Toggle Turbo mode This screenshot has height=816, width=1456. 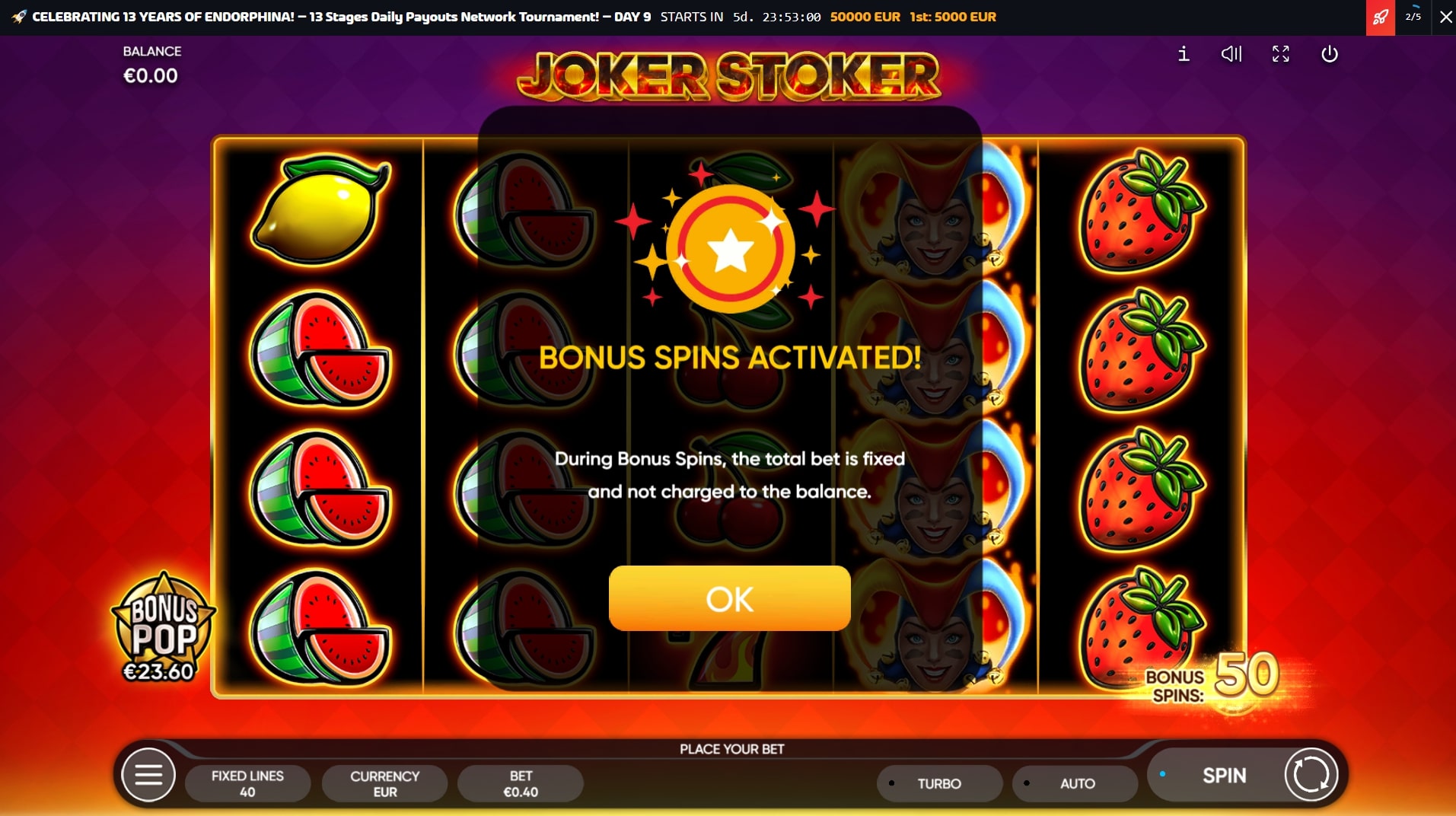pos(938,783)
